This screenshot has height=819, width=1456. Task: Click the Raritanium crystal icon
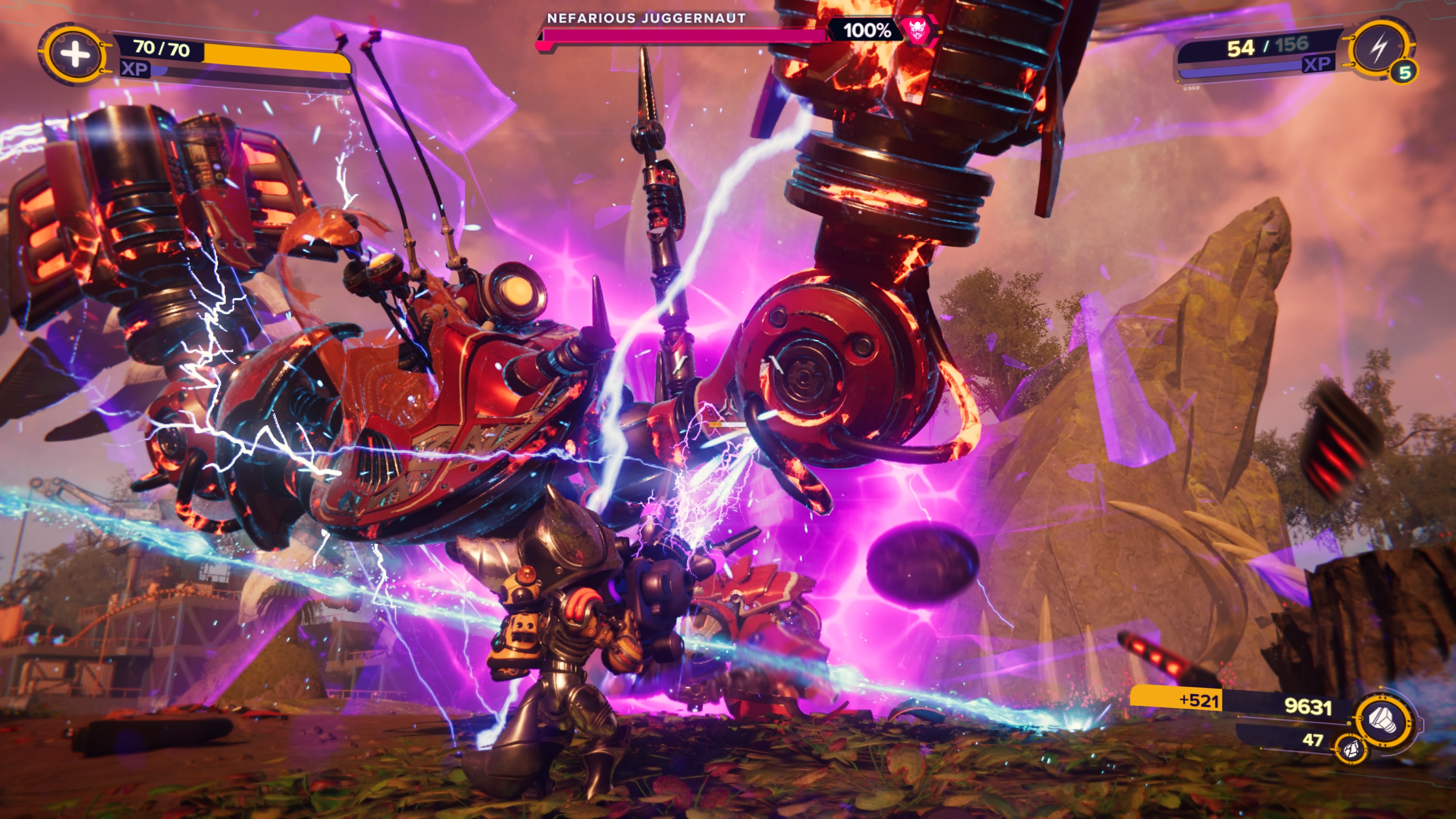[x=1350, y=748]
